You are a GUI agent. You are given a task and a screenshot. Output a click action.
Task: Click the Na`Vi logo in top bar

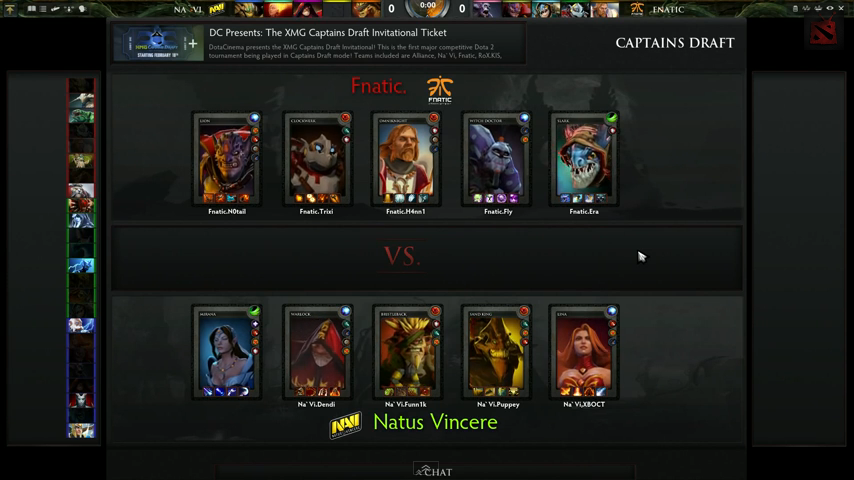[x=217, y=9]
